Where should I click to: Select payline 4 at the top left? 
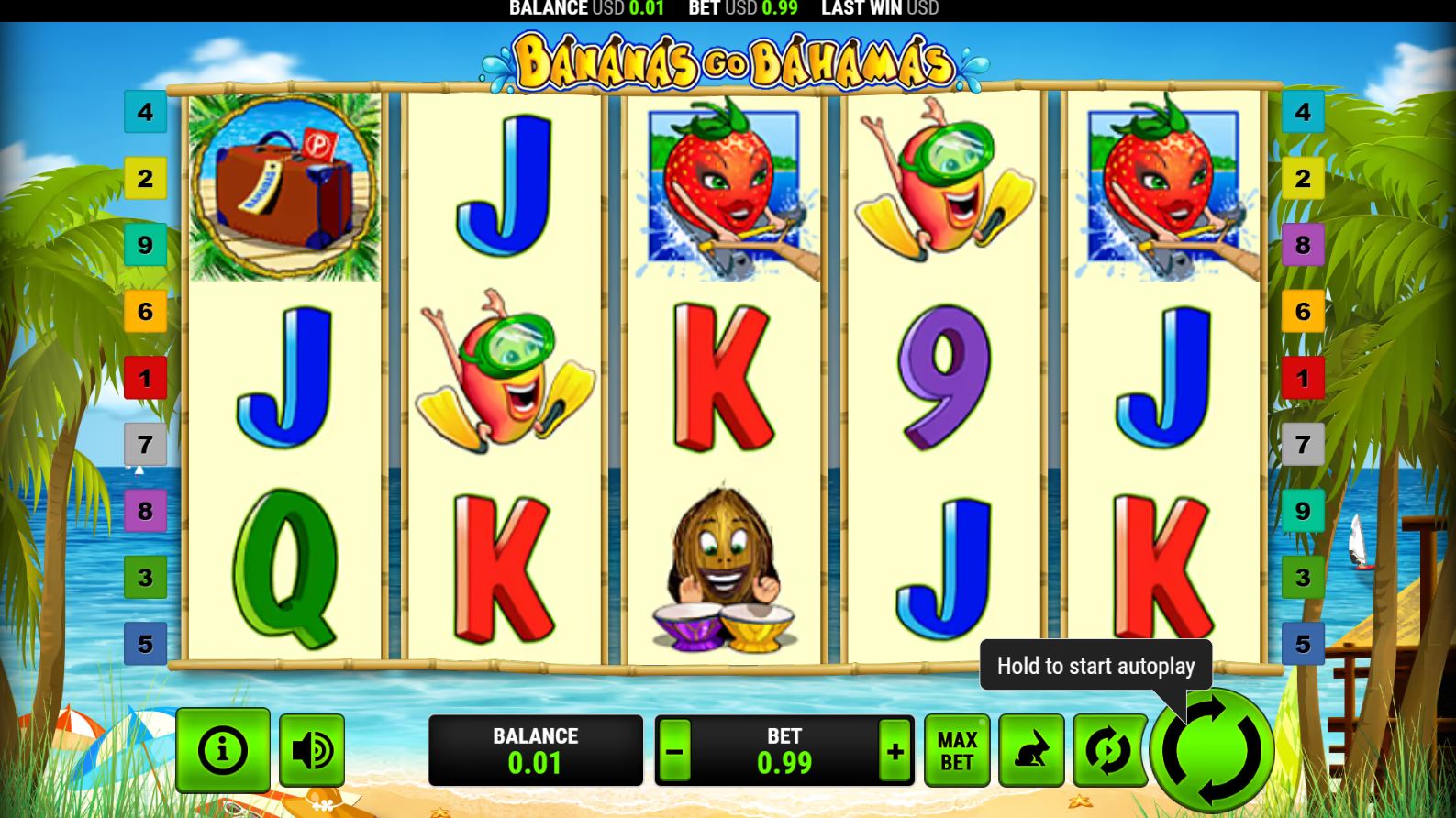click(145, 112)
